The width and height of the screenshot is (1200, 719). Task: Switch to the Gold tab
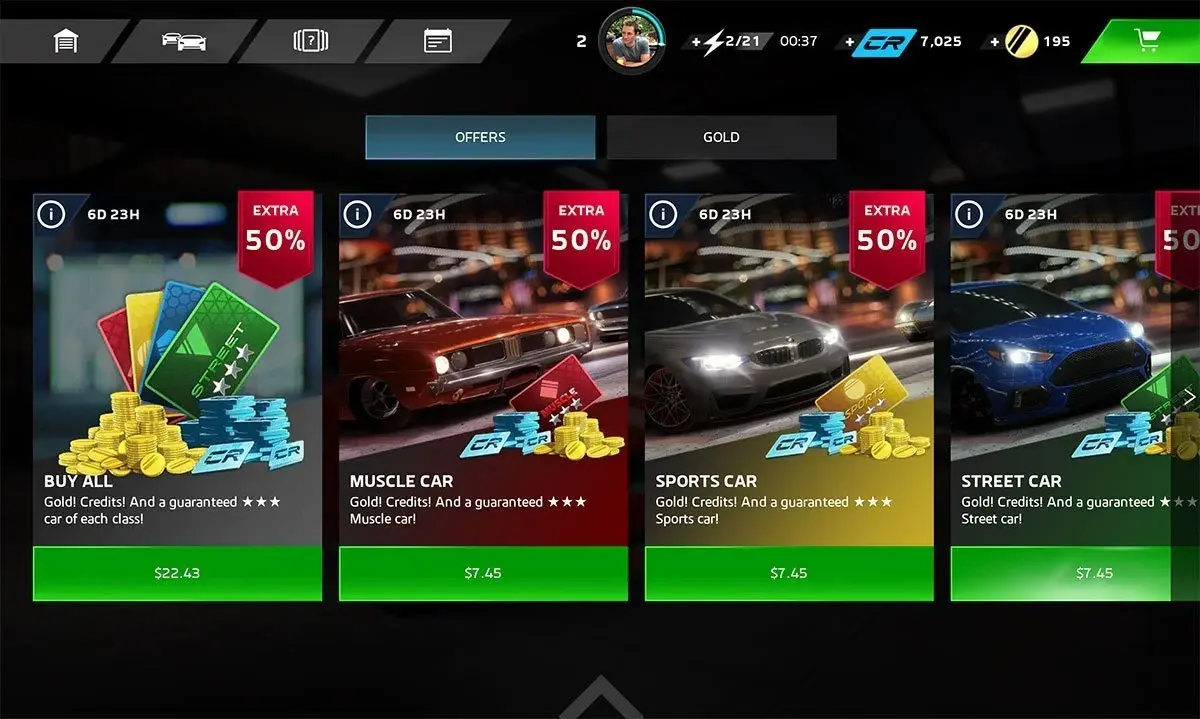pyautogui.click(x=721, y=137)
